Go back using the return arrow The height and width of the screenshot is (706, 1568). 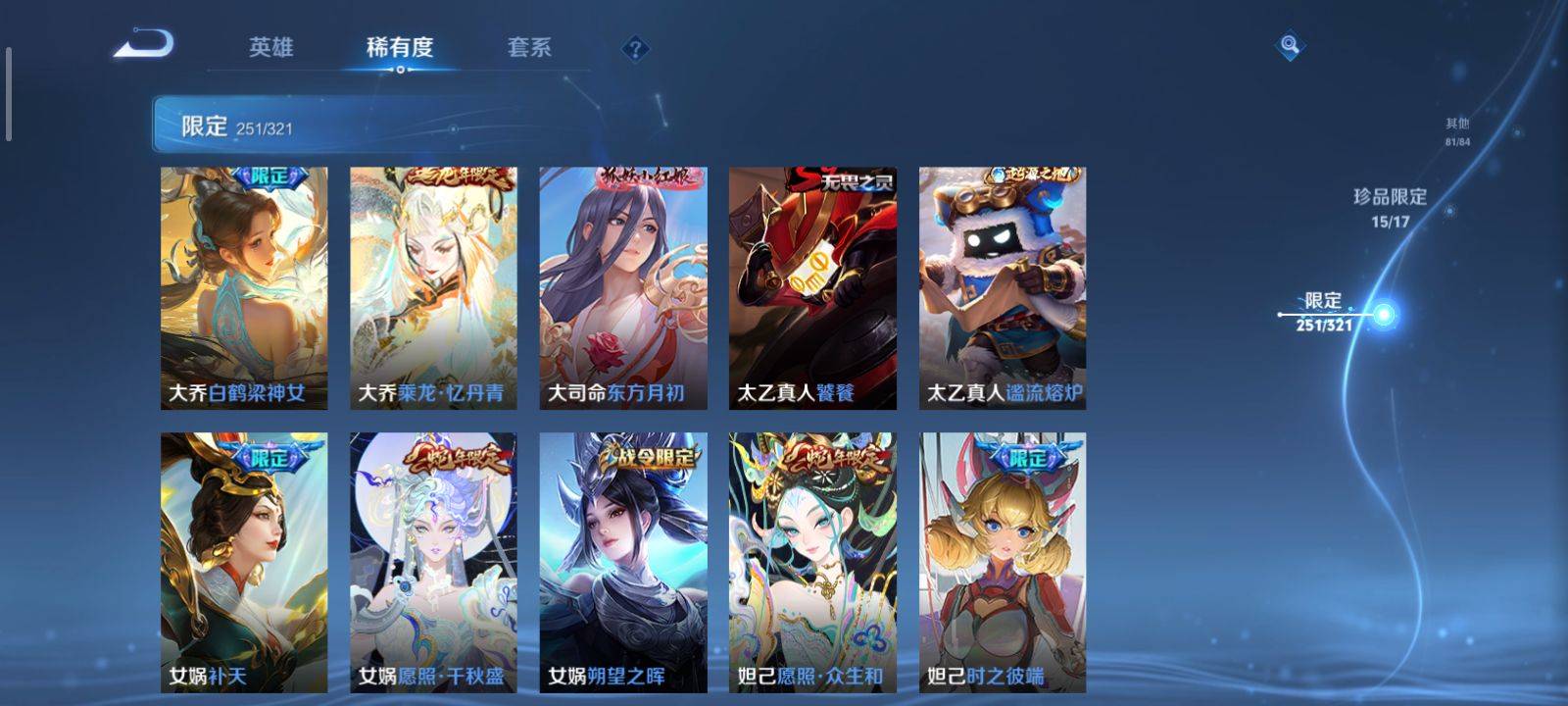point(143,45)
